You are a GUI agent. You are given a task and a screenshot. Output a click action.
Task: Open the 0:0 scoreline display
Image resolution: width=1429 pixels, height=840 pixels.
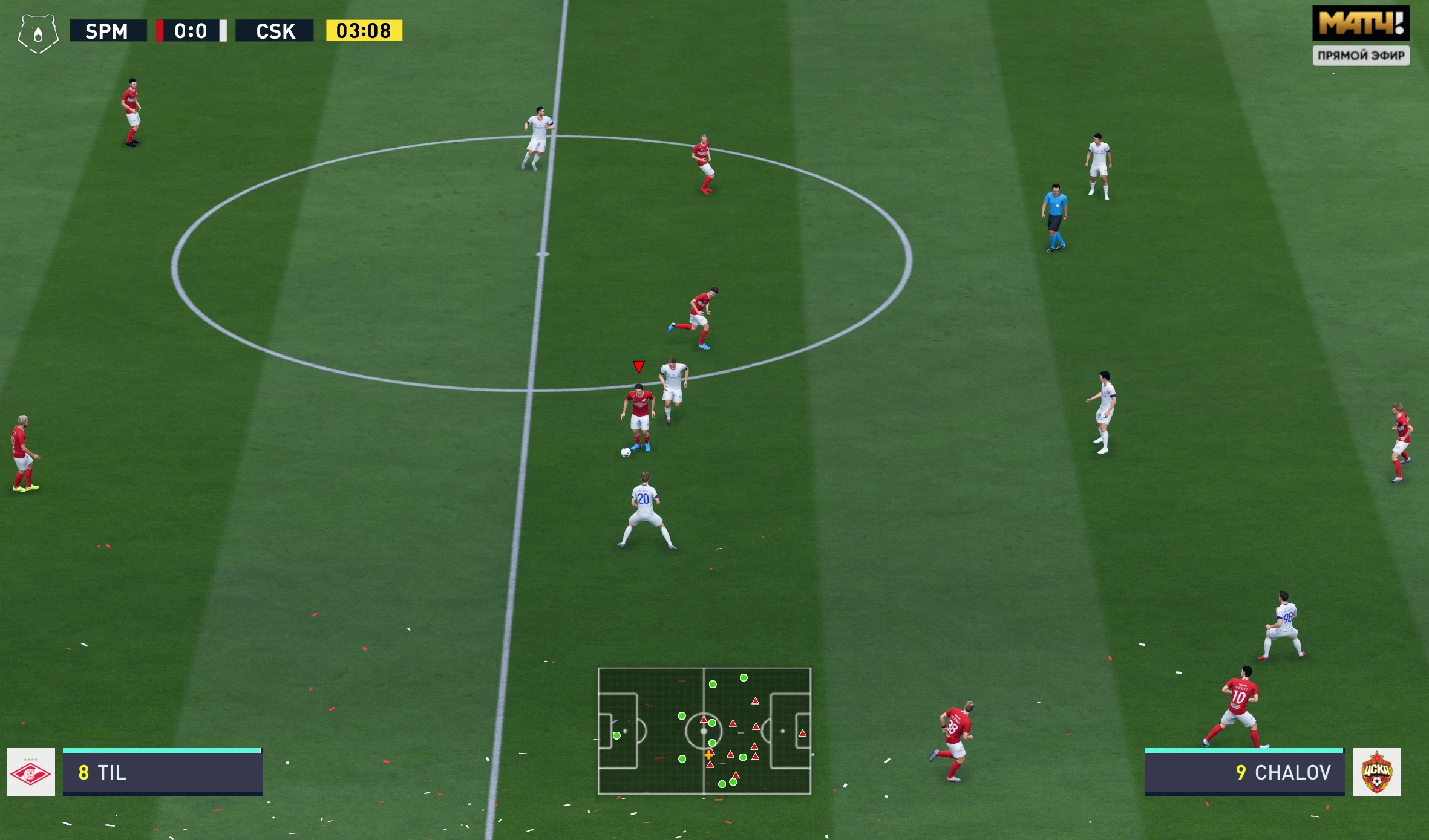191,30
